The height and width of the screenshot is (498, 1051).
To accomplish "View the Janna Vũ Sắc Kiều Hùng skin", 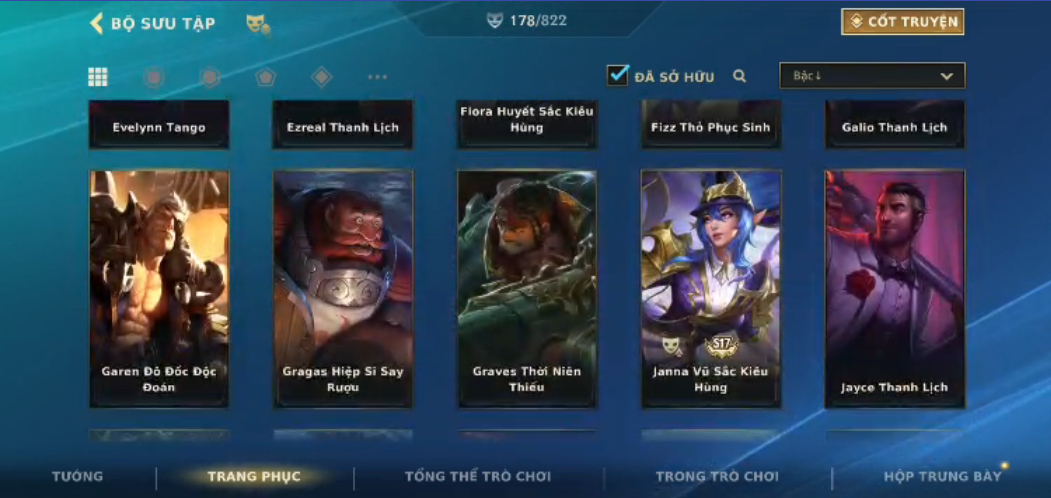I will tap(711, 289).
